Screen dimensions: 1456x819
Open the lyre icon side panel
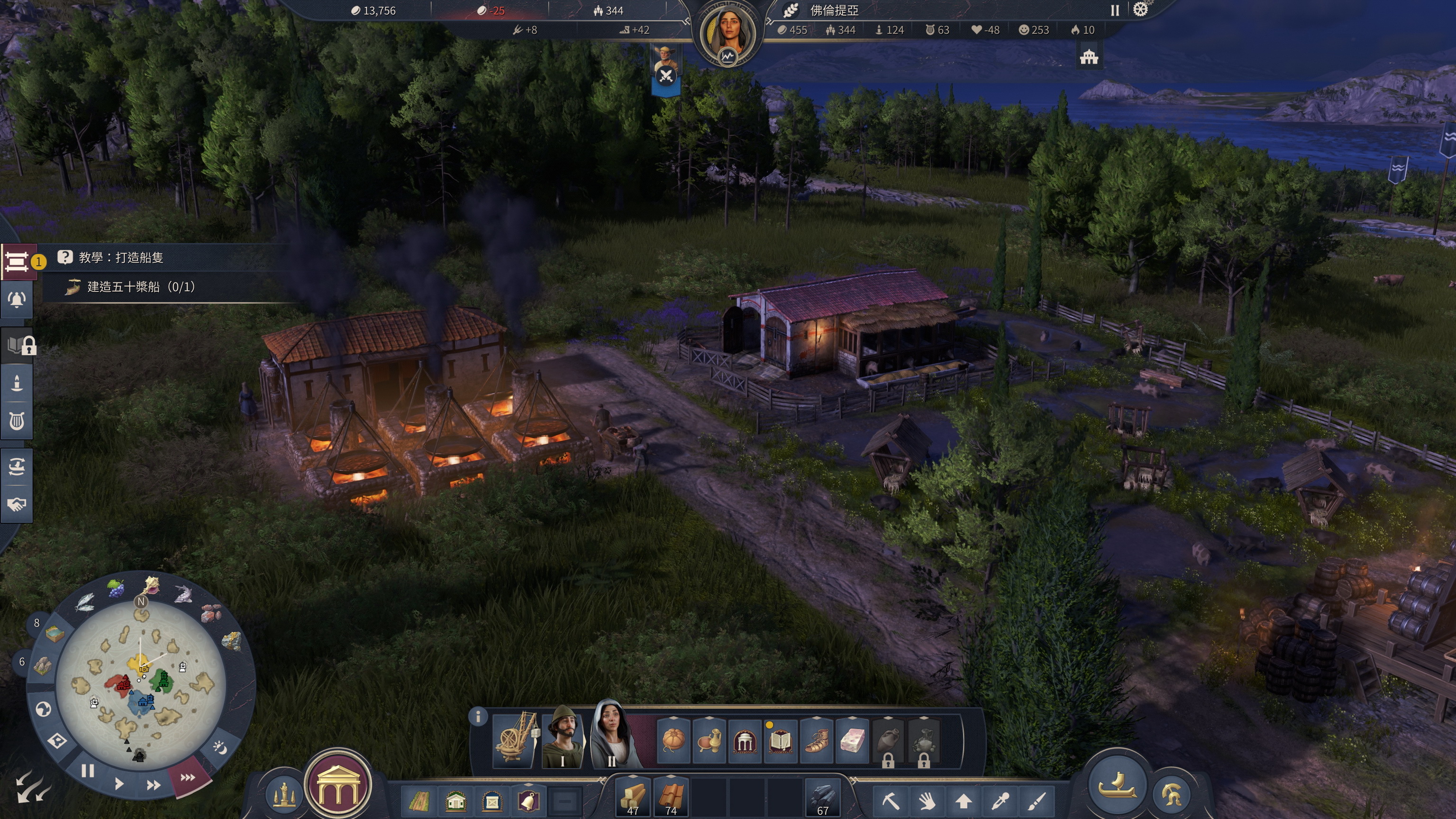point(17,421)
